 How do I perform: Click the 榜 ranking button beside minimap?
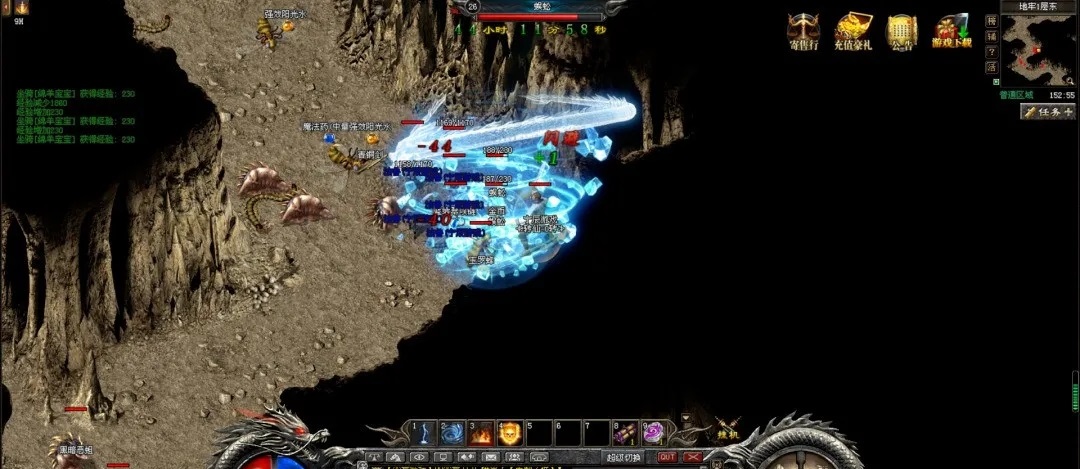coord(991,20)
